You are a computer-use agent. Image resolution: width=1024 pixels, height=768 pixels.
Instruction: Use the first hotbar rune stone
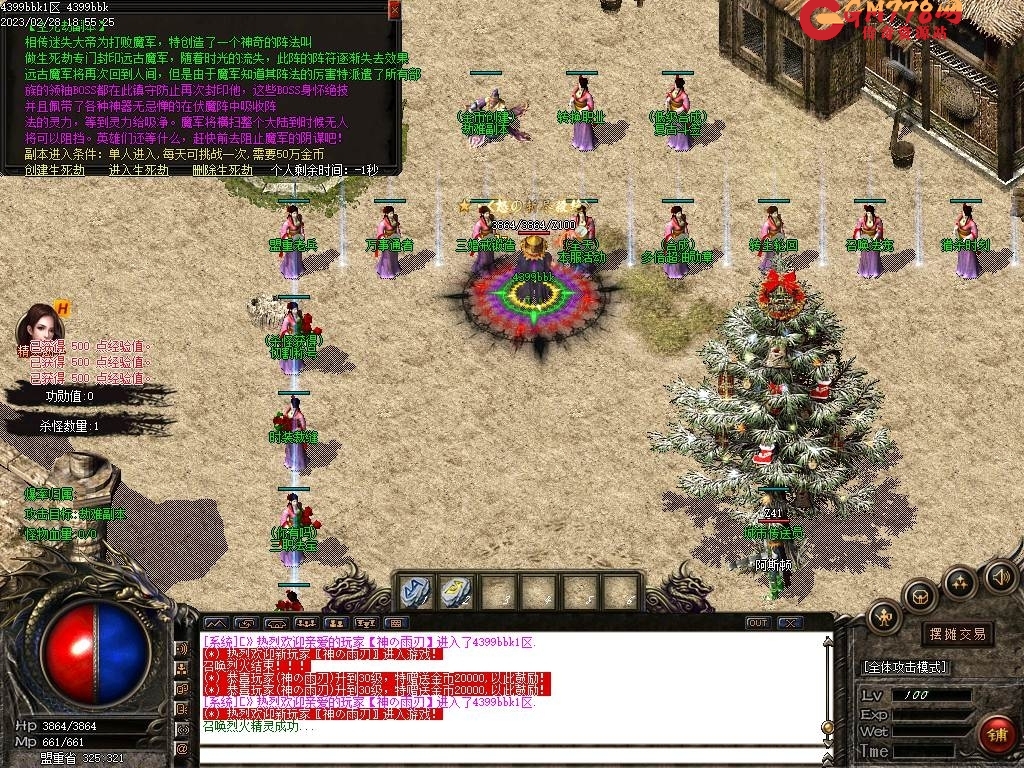tap(416, 591)
